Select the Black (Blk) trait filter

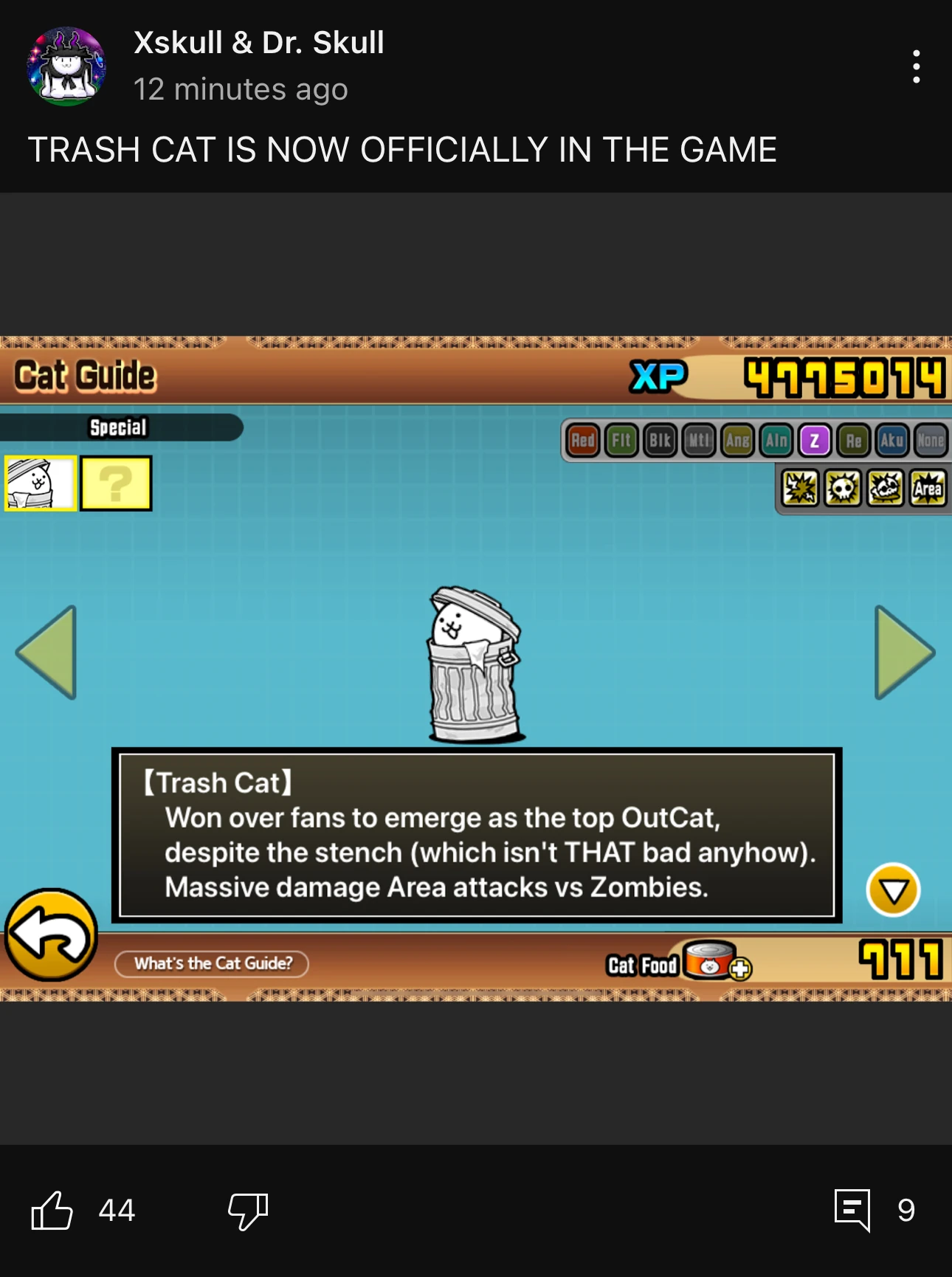tap(661, 441)
